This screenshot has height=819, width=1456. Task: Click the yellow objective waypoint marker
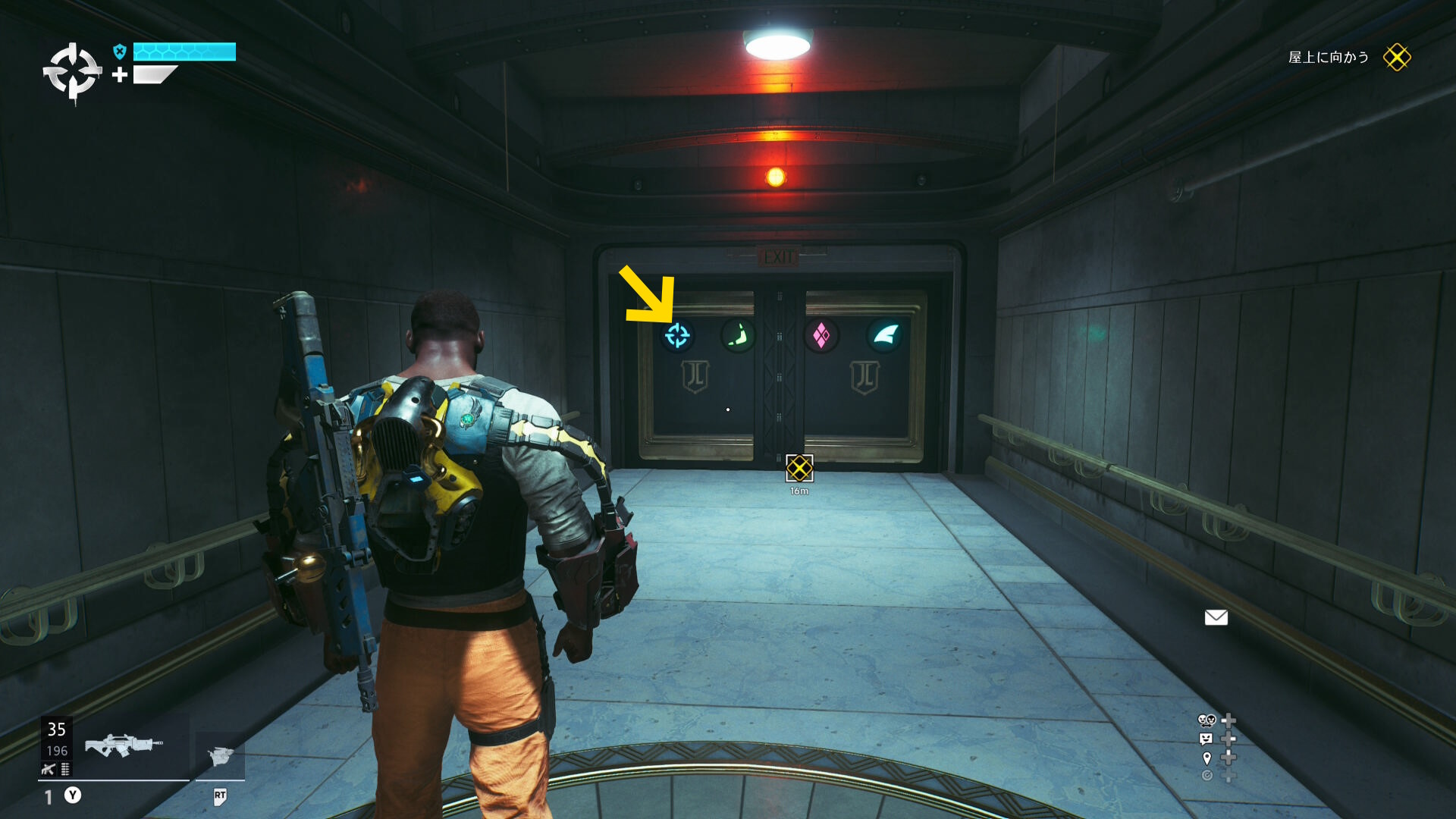click(x=799, y=468)
